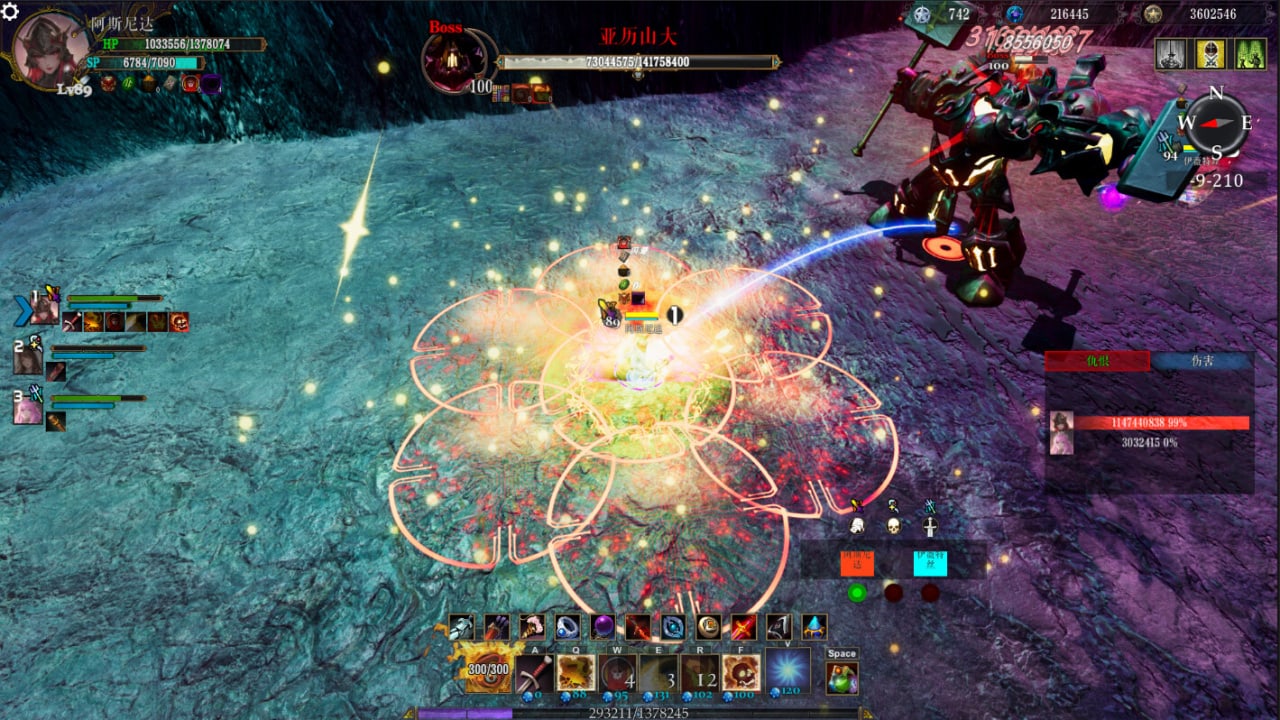The height and width of the screenshot is (720, 1280).
Task: Trigger the skull skill on key F
Action: tap(741, 672)
